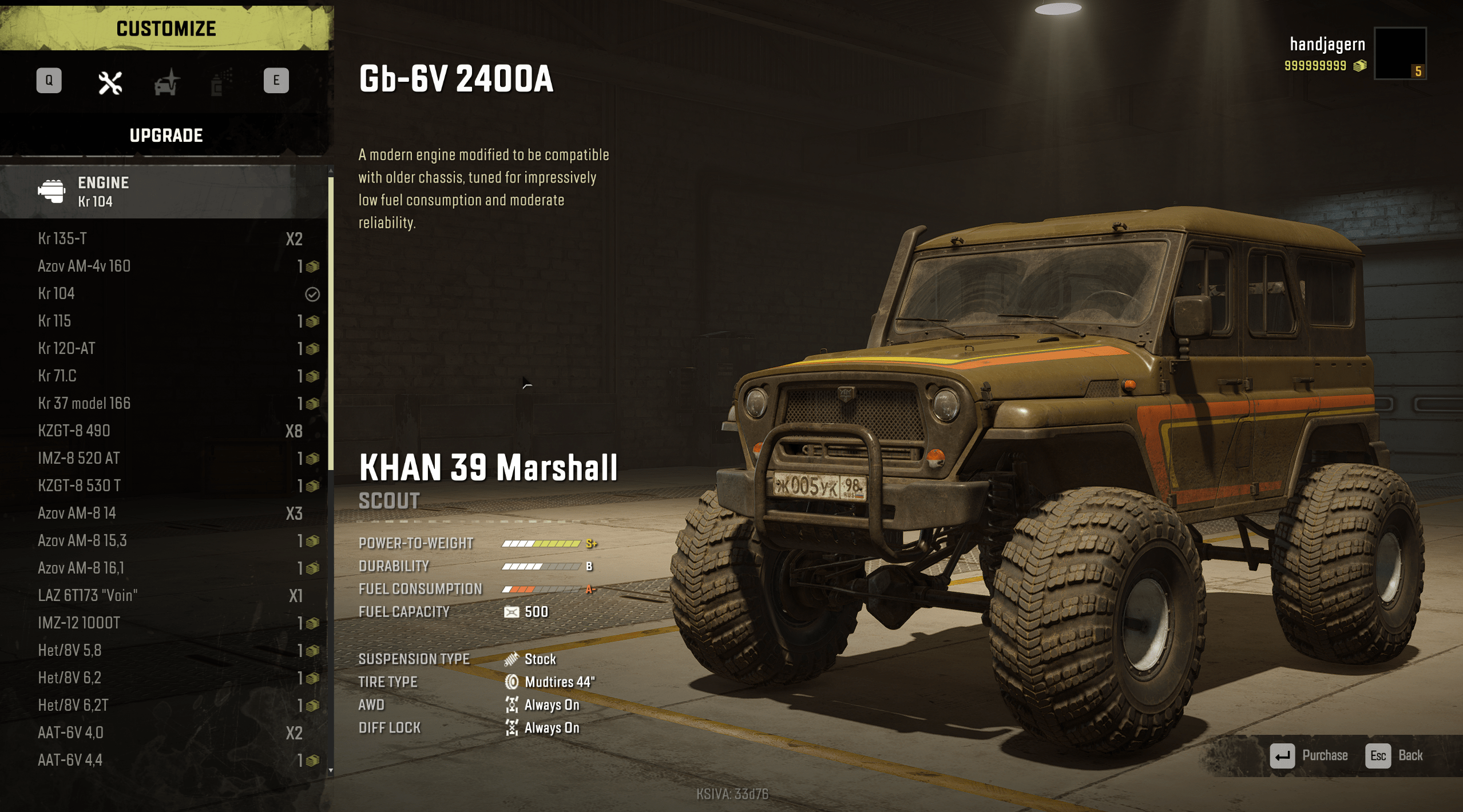Open the wrench and screwdriver upgrade tab
Image resolution: width=1463 pixels, height=812 pixels.
click(110, 83)
